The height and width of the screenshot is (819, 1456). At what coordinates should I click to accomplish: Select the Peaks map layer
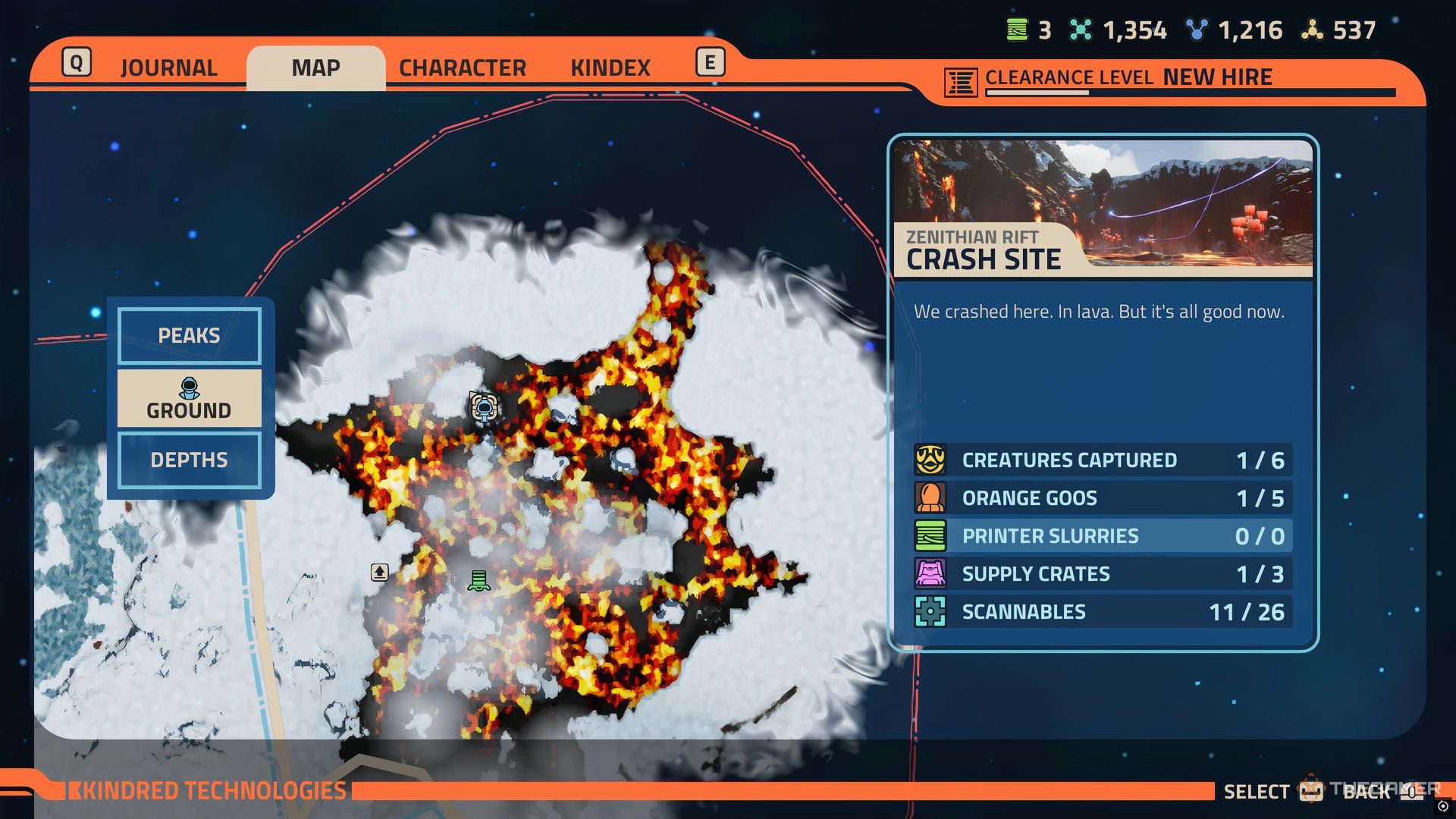[x=189, y=335]
